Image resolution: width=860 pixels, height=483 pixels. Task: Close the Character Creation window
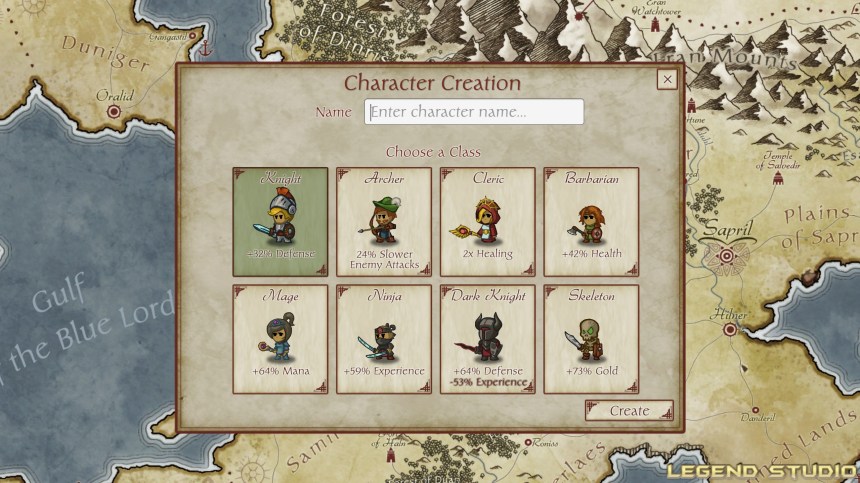(x=666, y=80)
